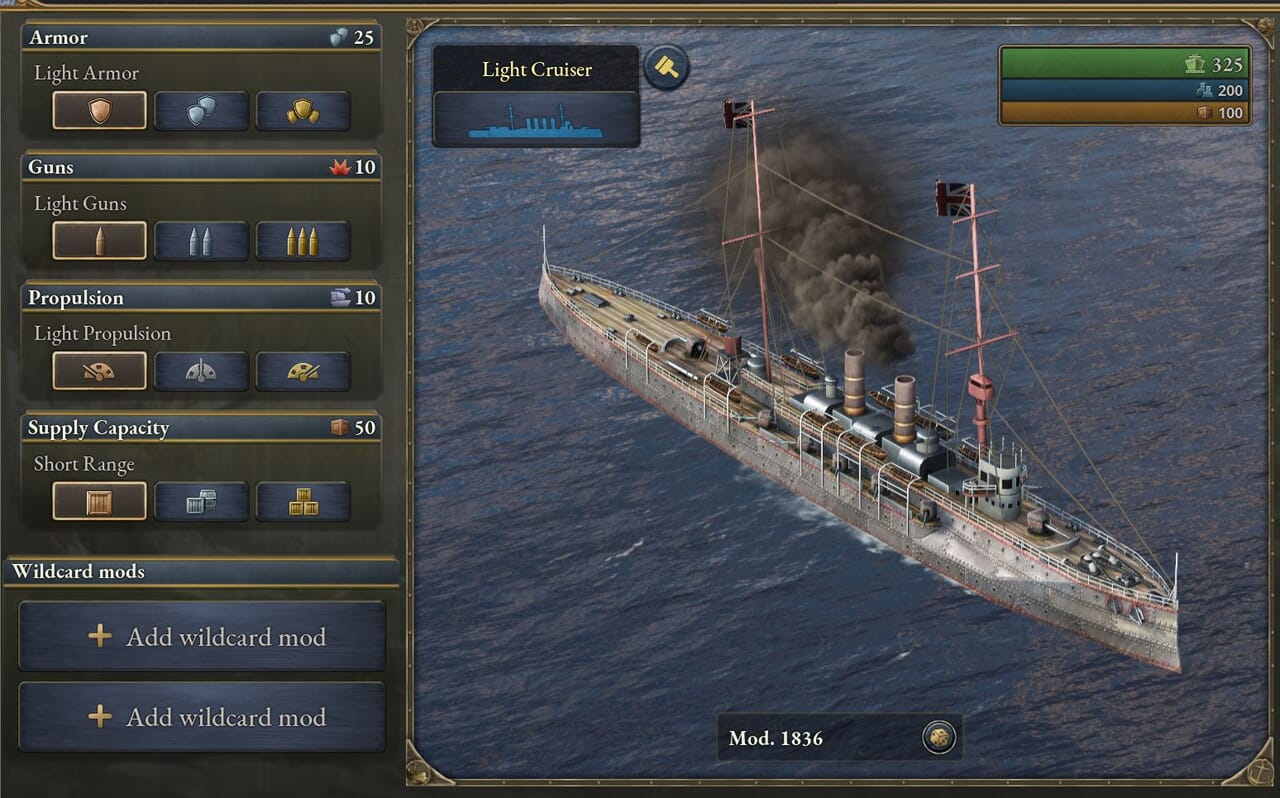Choose the grey stacked-crates supply option
Image resolution: width=1280 pixels, height=798 pixels.
pos(201,501)
